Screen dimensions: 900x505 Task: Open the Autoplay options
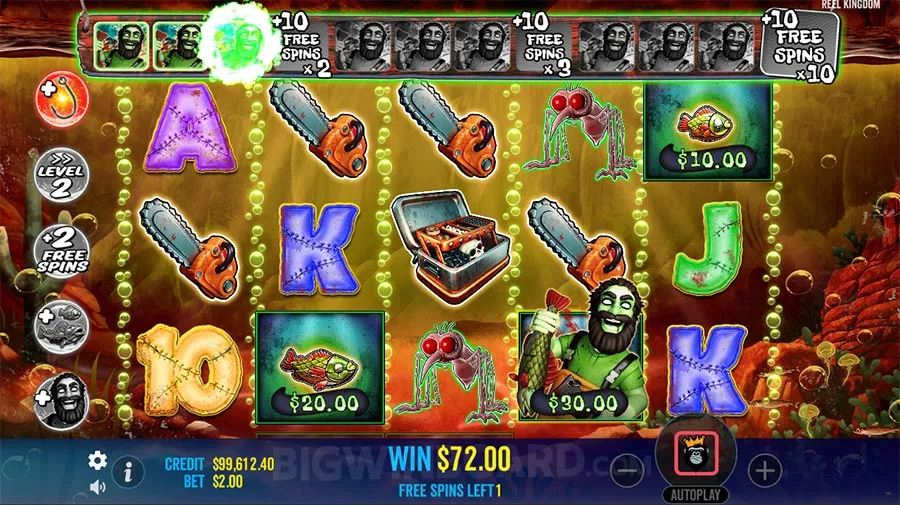695,494
